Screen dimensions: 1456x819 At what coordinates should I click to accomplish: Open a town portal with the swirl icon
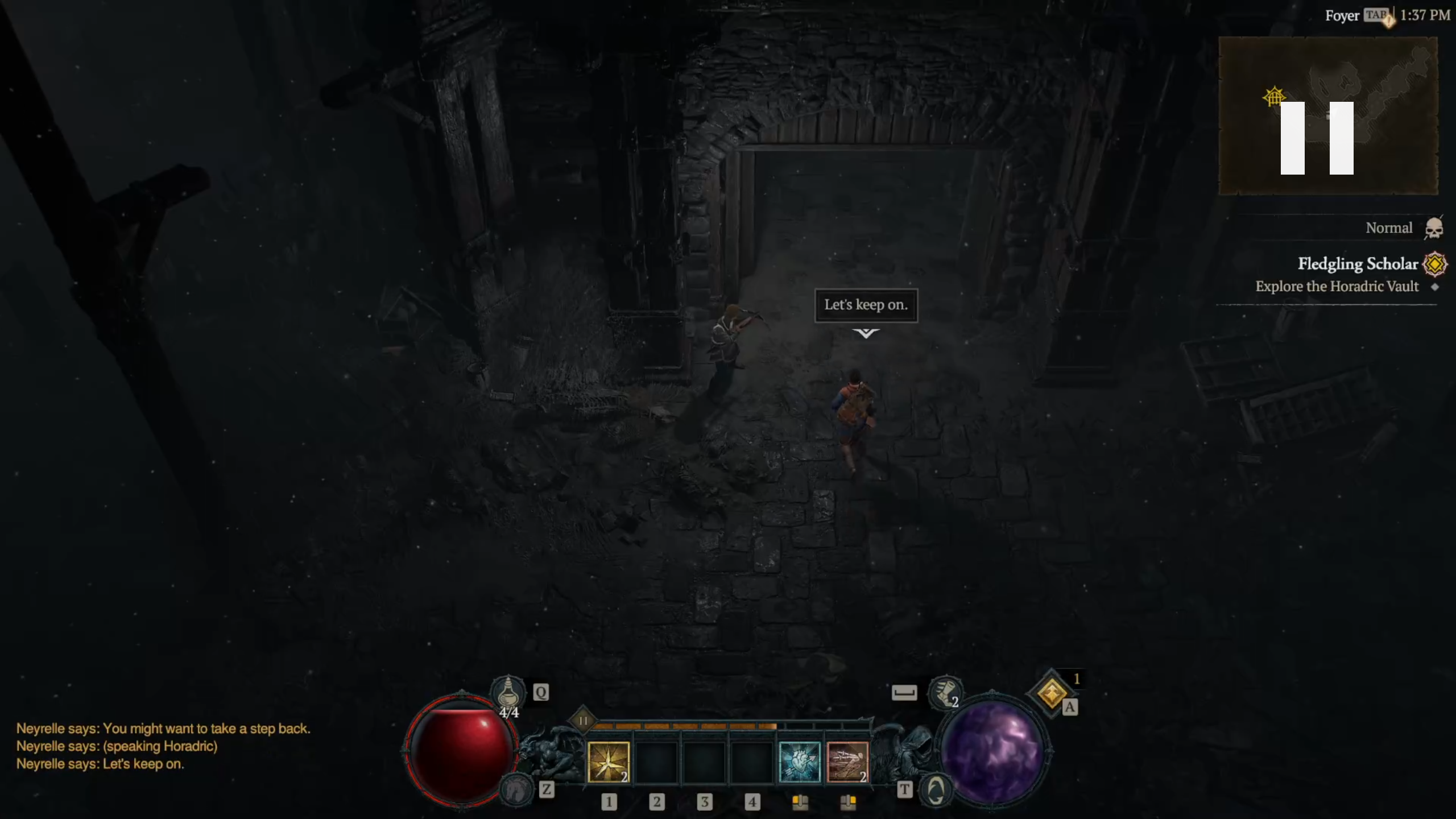pyautogui.click(x=936, y=789)
